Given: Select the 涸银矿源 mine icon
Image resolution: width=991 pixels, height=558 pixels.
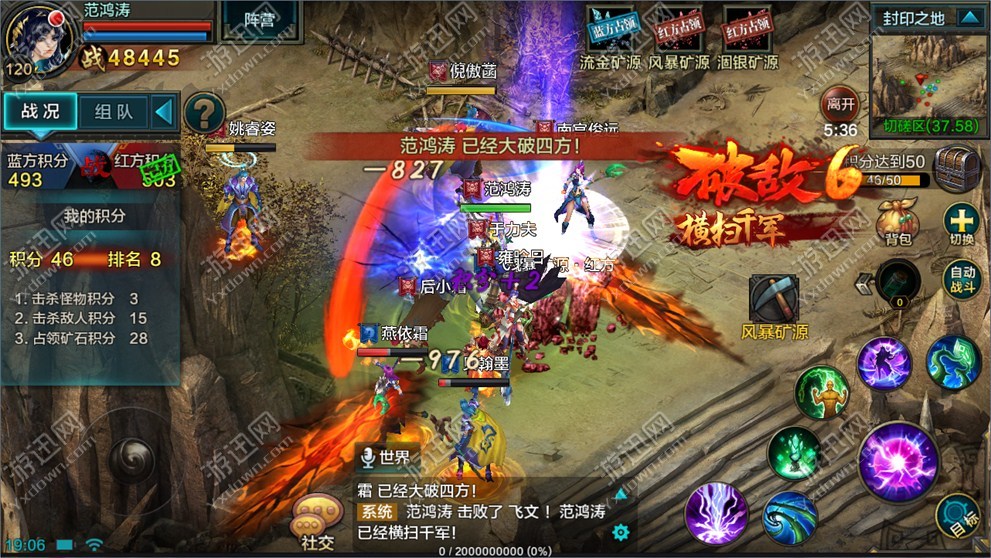Looking at the screenshot, I should pos(751,30).
